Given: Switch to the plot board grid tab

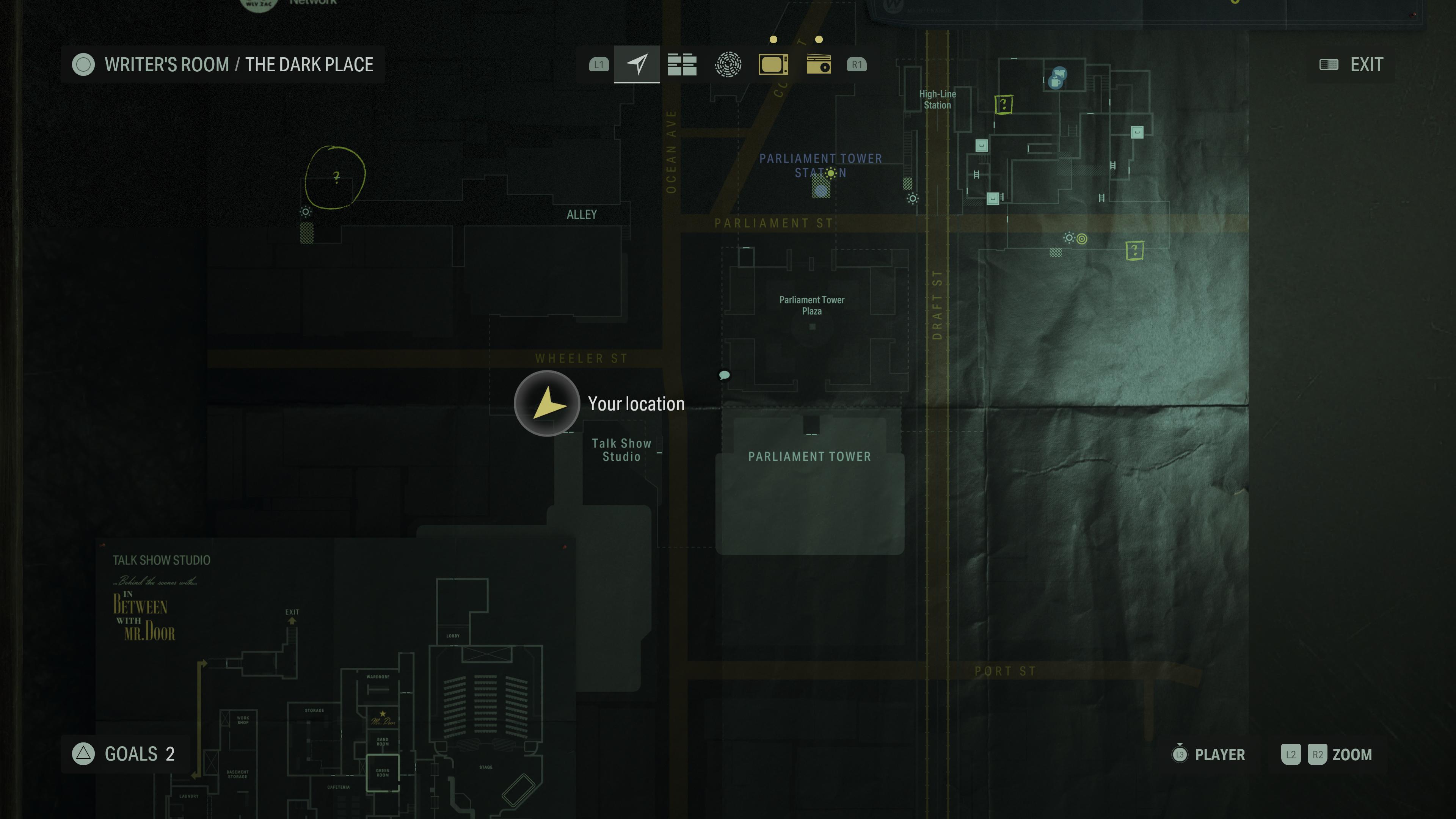Looking at the screenshot, I should tap(682, 64).
